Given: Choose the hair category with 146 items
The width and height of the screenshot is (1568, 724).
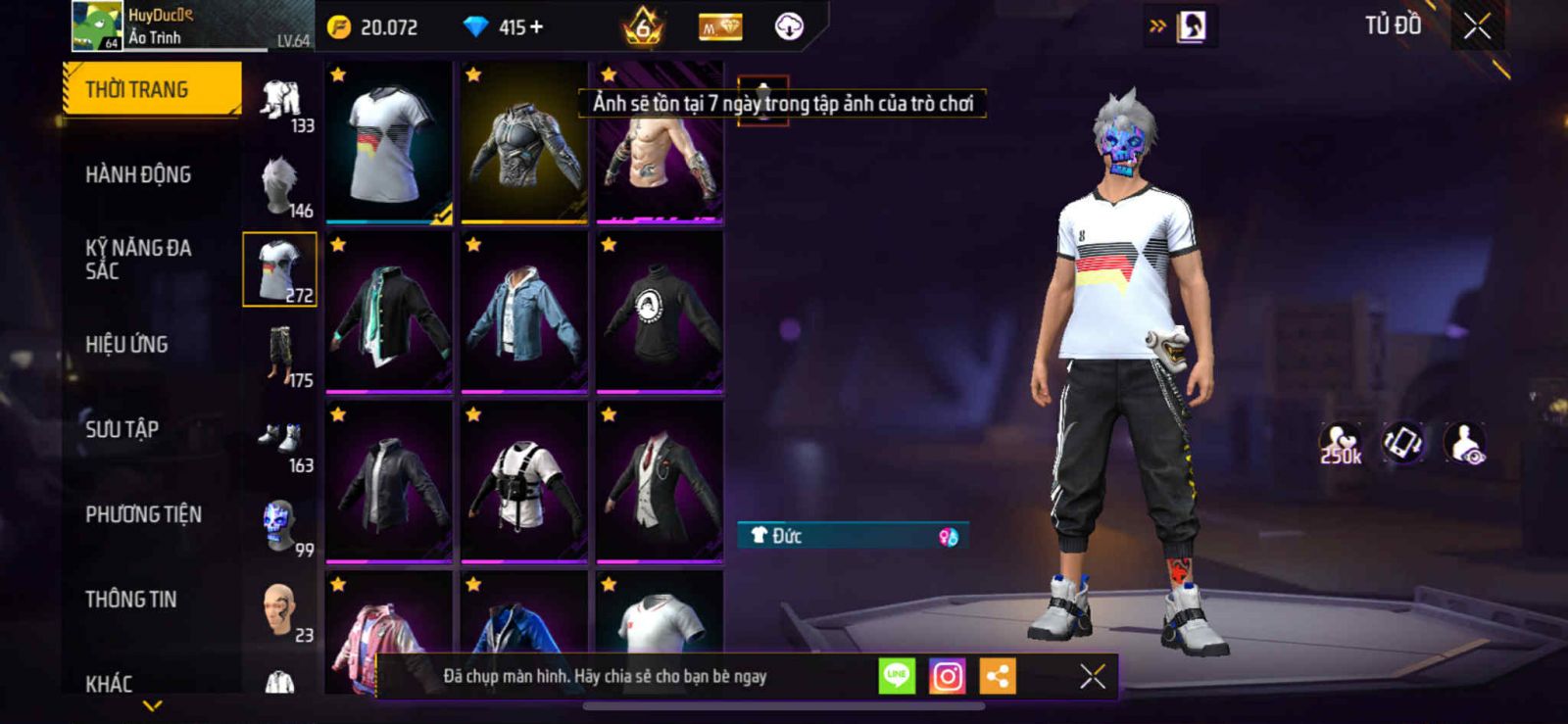Looking at the screenshot, I should pyautogui.click(x=281, y=186).
